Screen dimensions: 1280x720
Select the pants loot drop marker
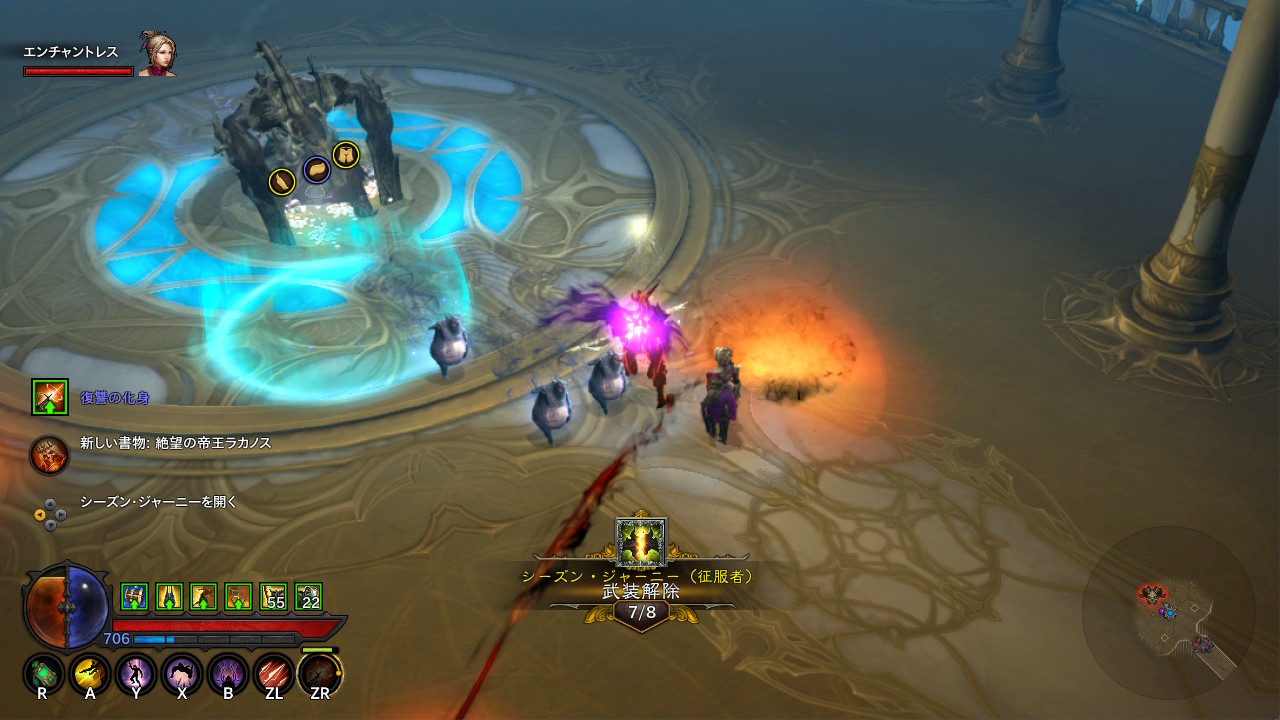coord(346,155)
